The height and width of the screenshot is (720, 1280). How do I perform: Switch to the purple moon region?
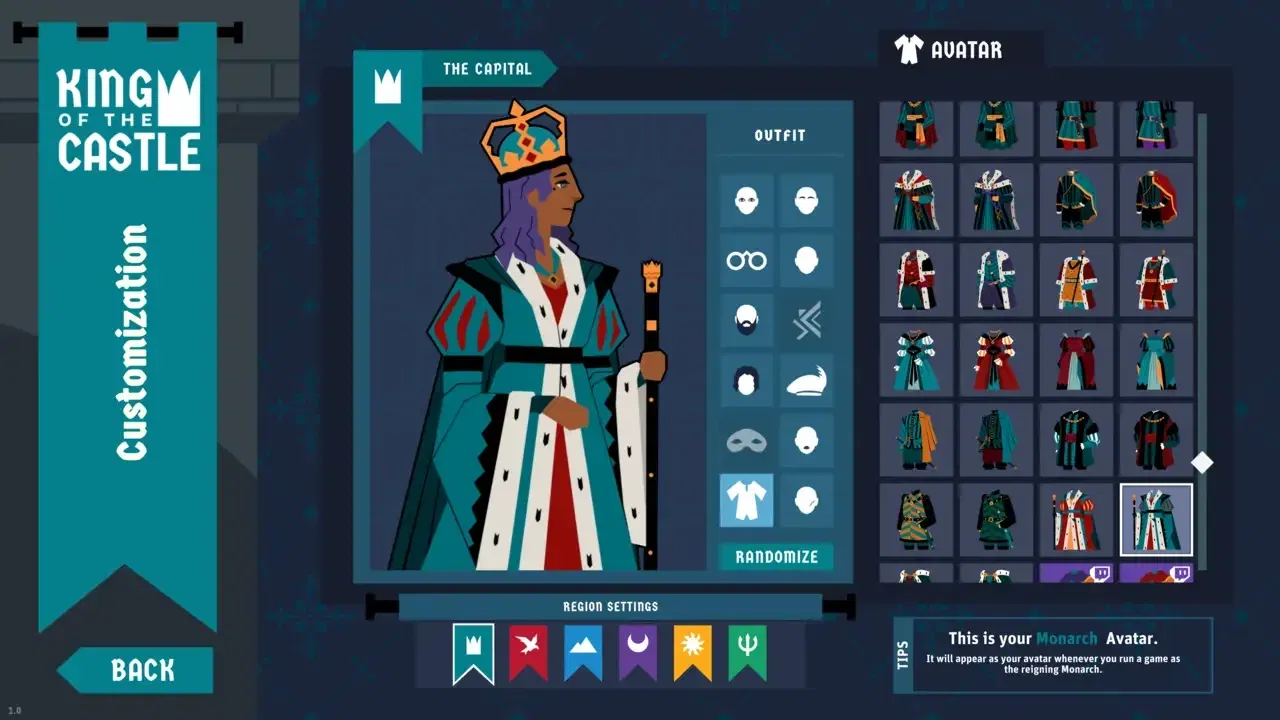637,651
